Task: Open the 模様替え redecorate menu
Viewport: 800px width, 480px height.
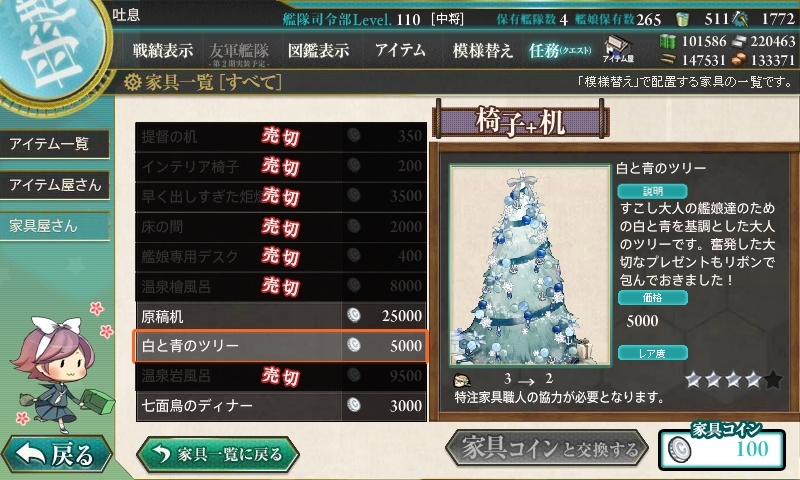Action: [x=483, y=50]
